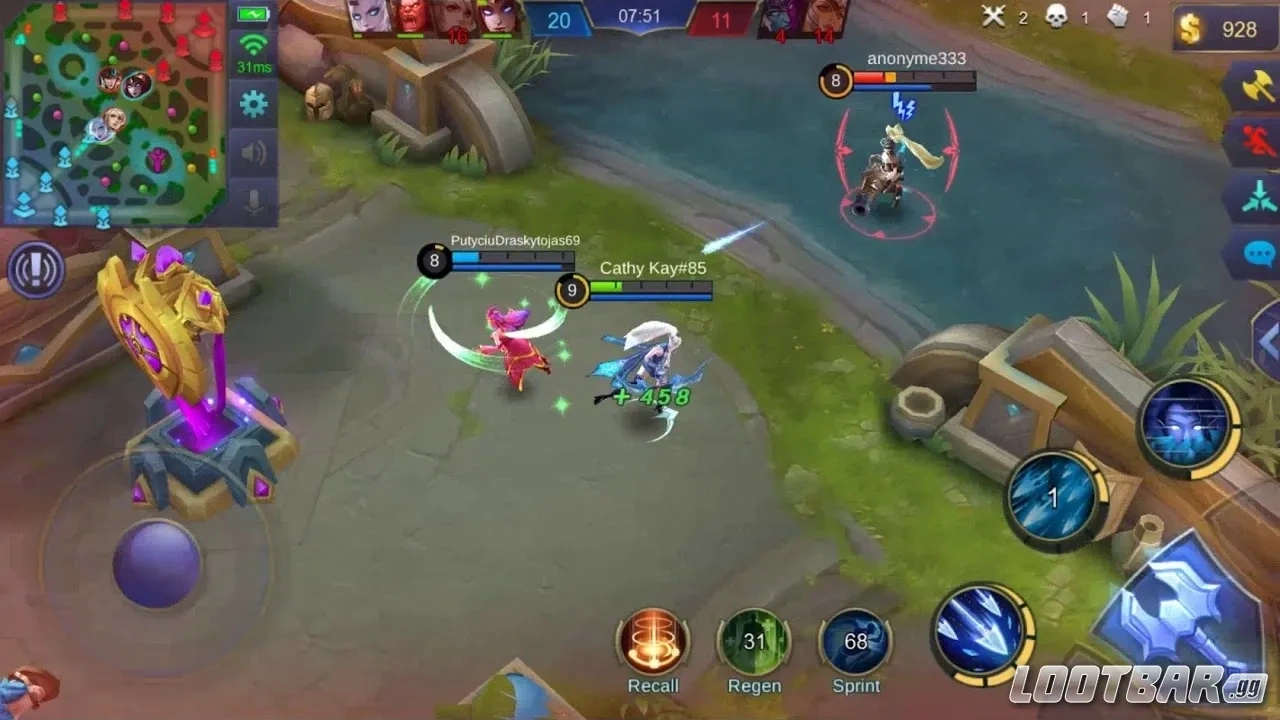The image size is (1280, 720).
Task: Activate the Sprint battle spell
Action: pos(856,641)
